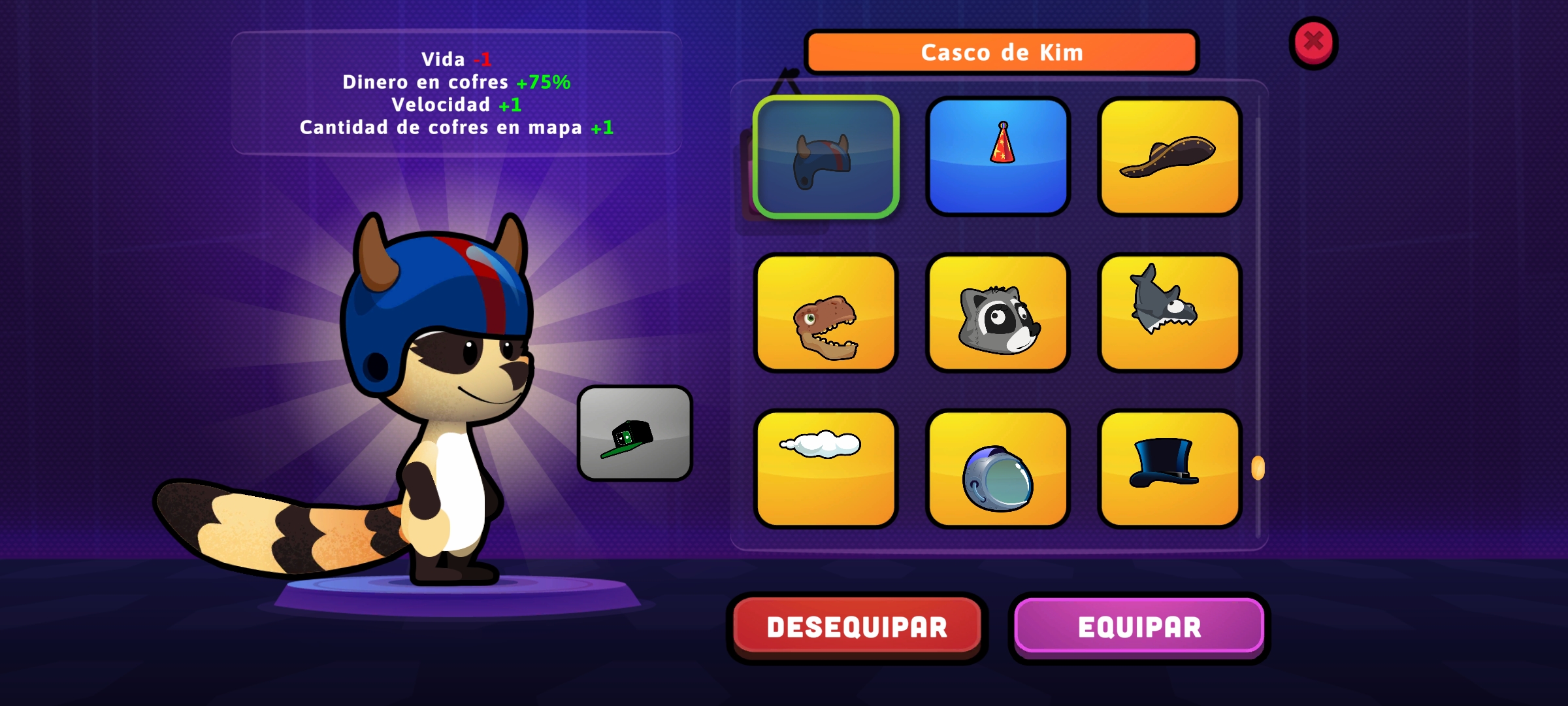Select the brown sombrero hat tile
Viewport: 1568px width, 706px height.
click(1169, 157)
